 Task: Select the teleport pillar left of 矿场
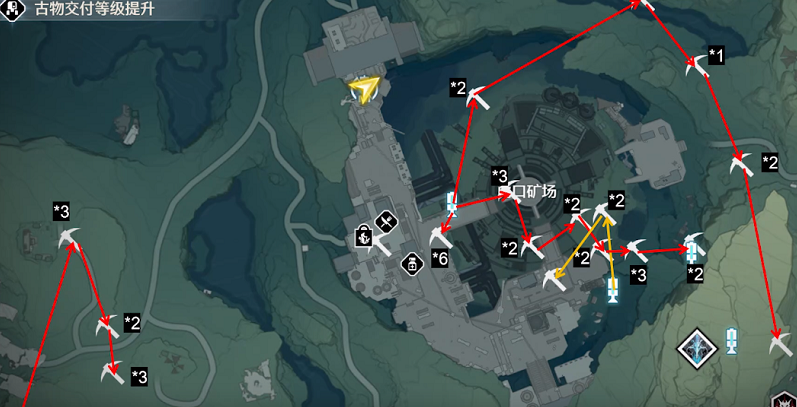point(452,205)
